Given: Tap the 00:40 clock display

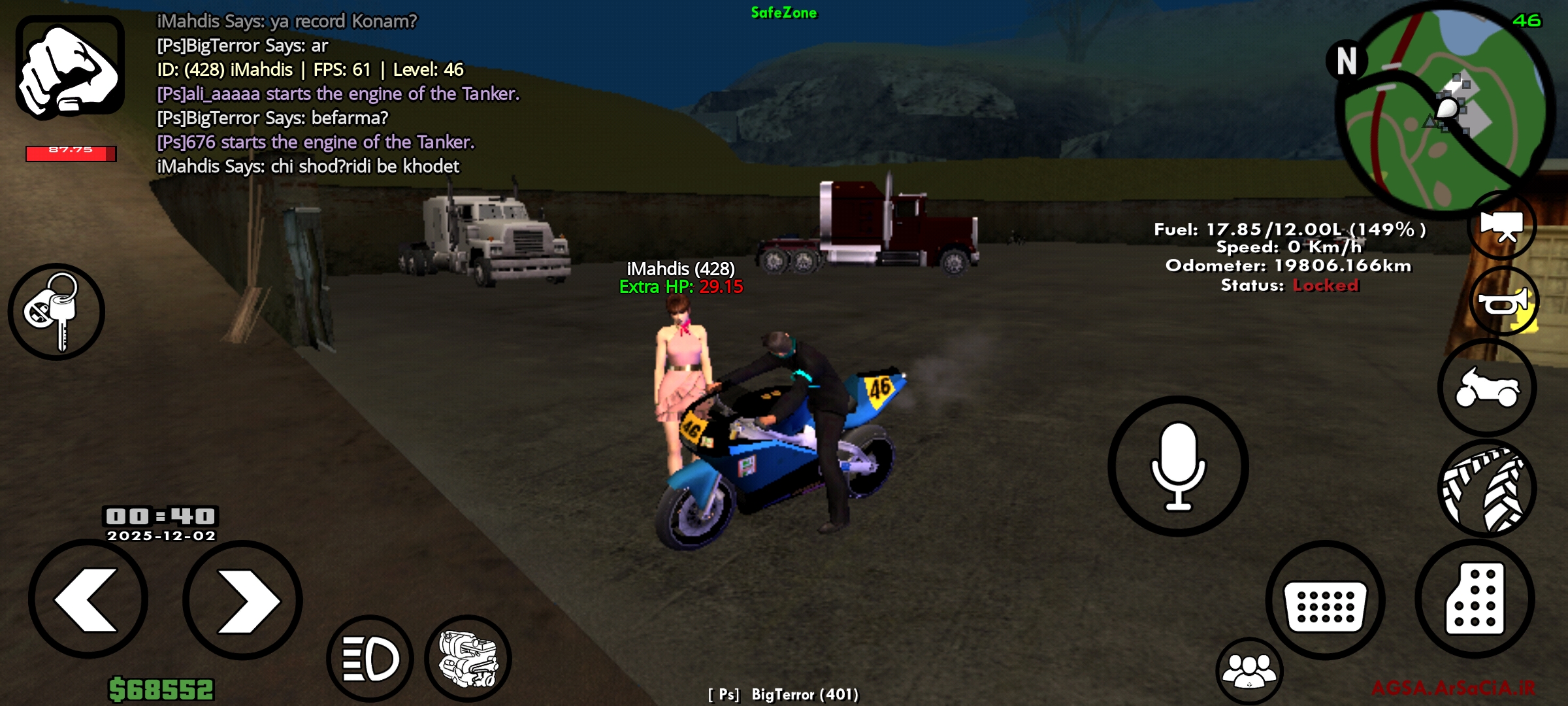Looking at the screenshot, I should coord(159,515).
